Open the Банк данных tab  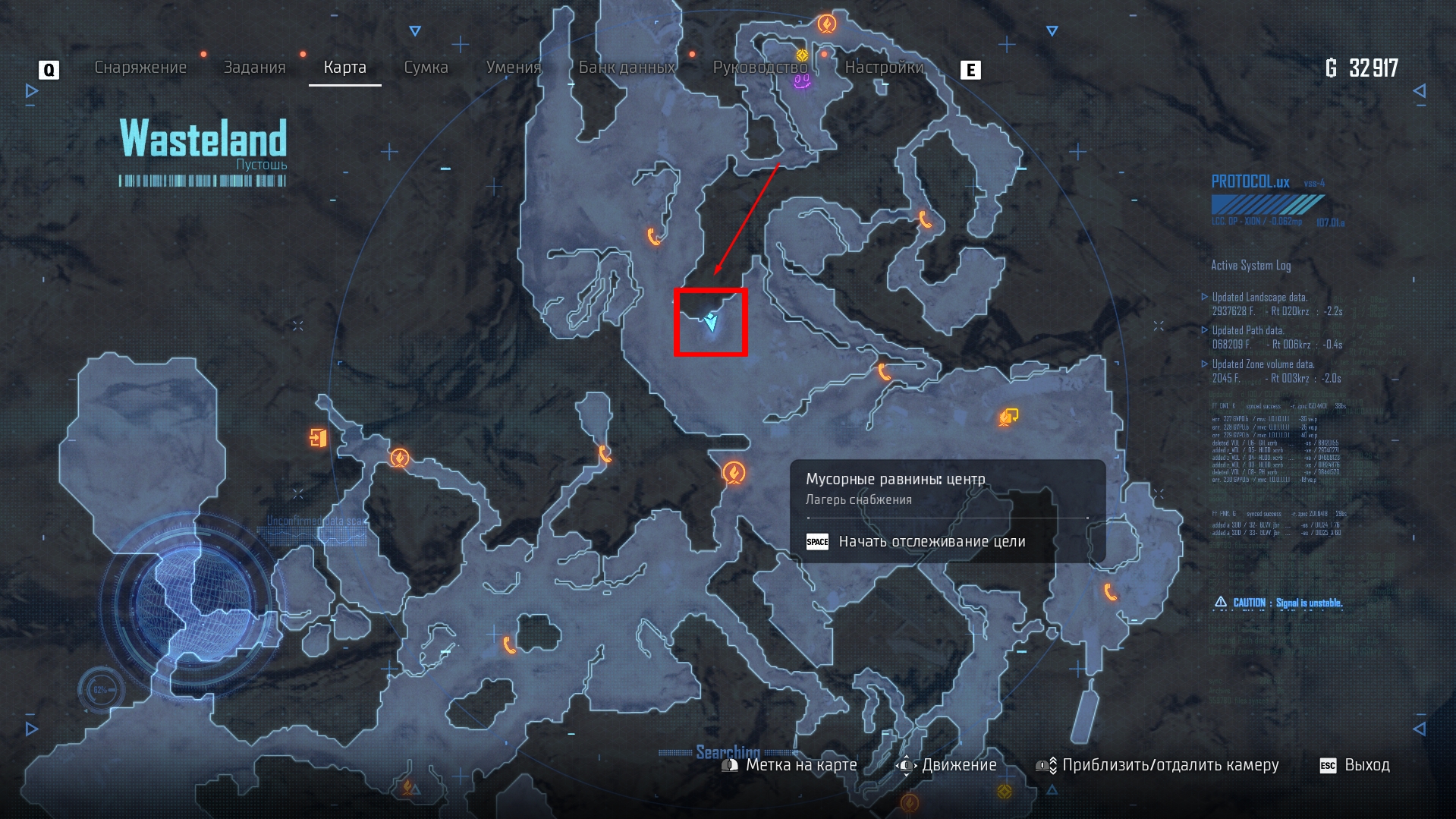point(627,68)
